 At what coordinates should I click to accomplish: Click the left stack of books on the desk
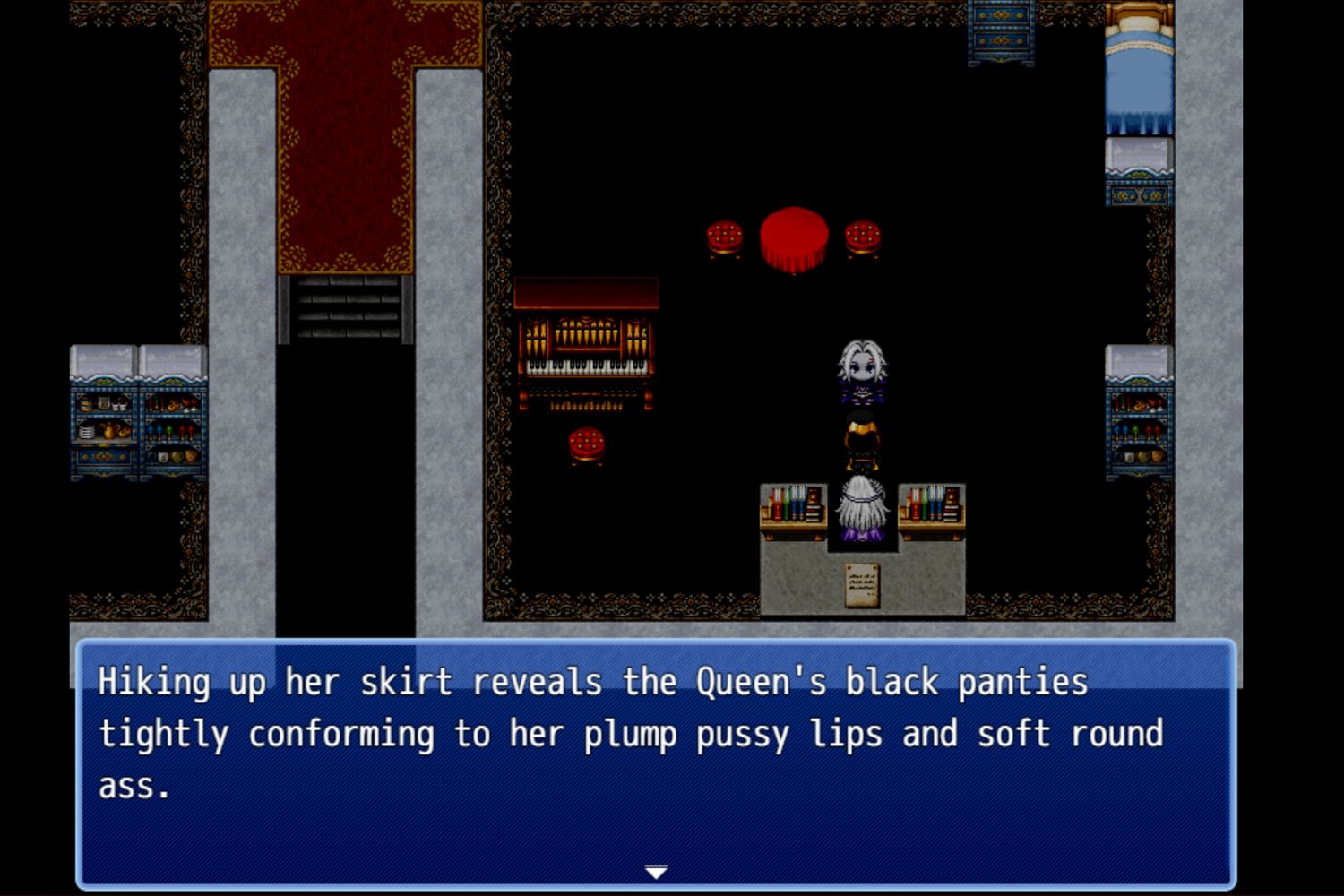793,504
